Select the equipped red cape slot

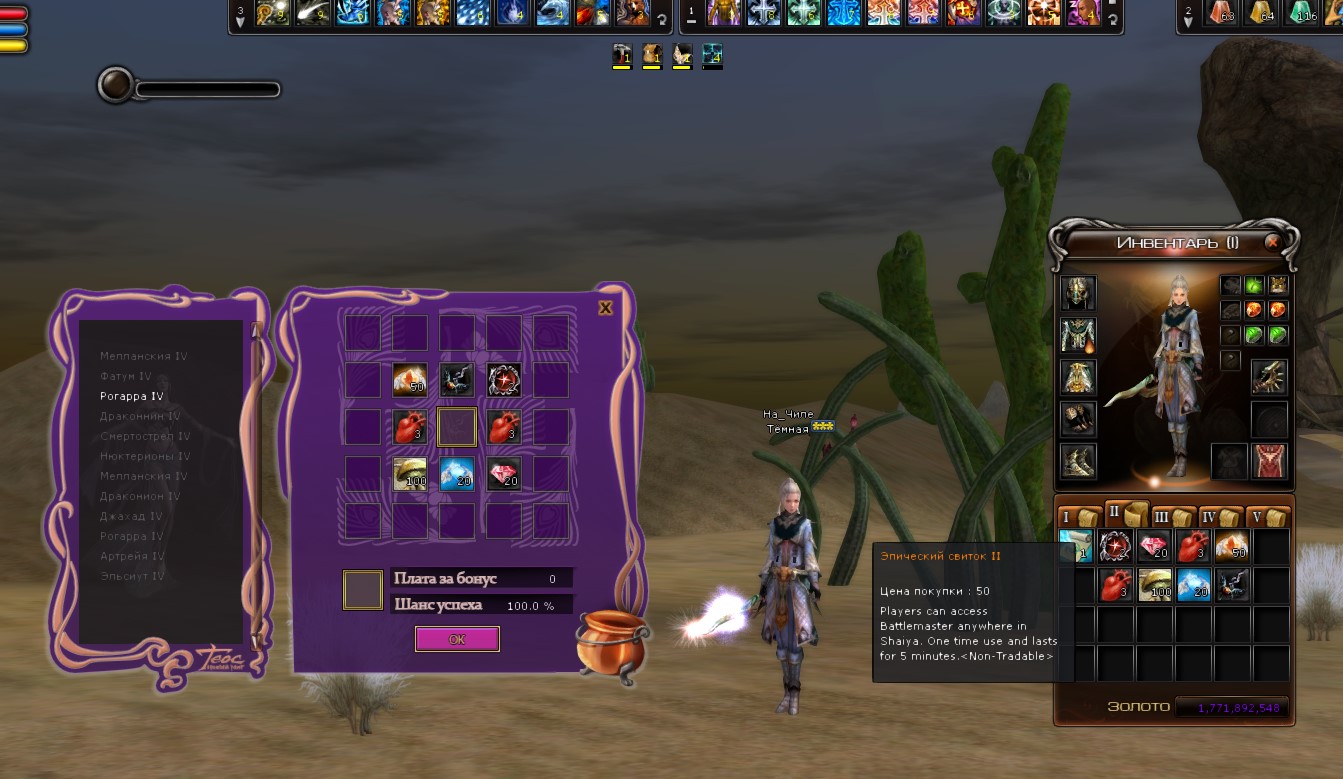point(1270,461)
